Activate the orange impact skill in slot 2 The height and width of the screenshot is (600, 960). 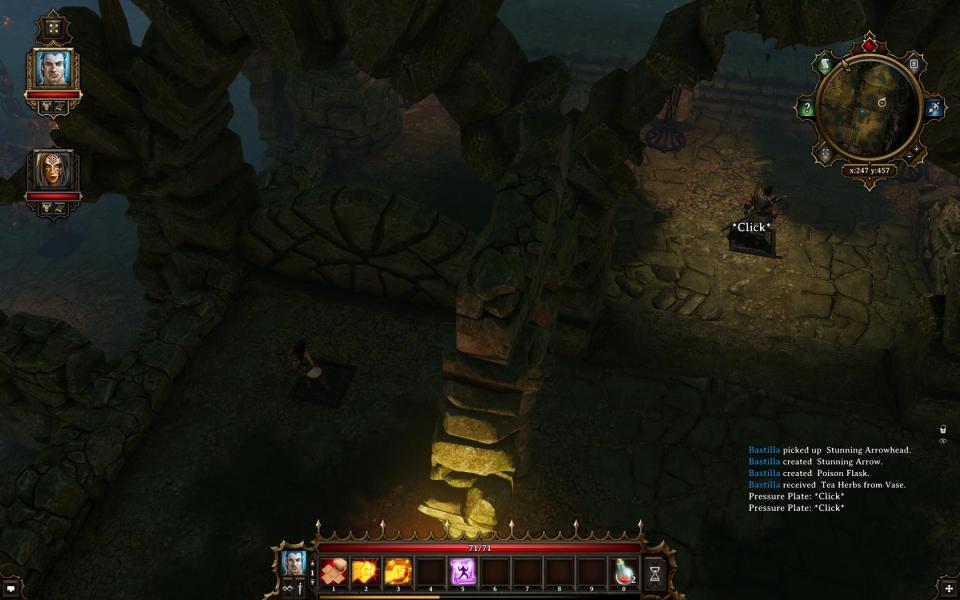tap(366, 571)
